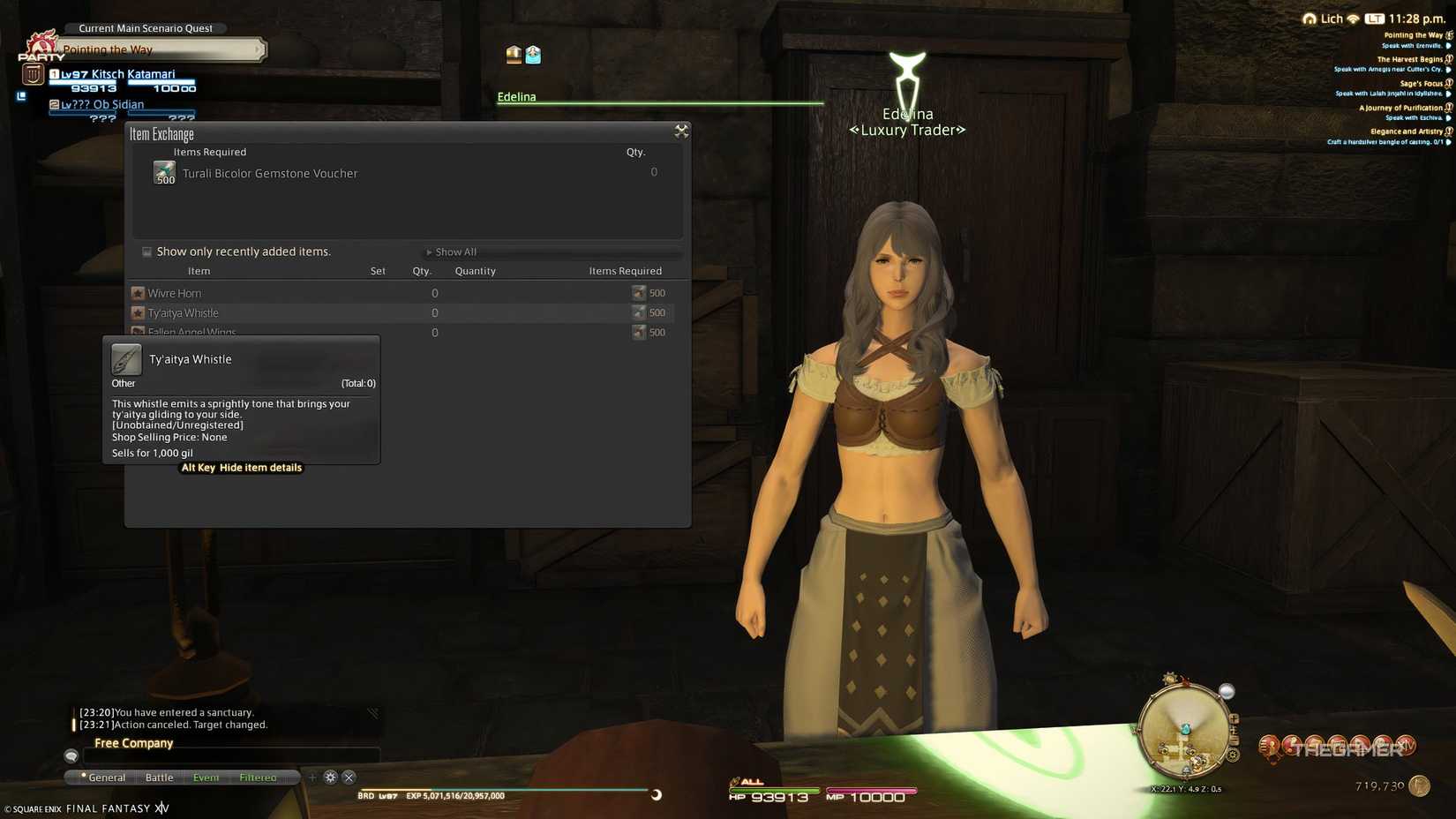
Task: Click the star icon beside Wivre Horn
Action: point(138,292)
